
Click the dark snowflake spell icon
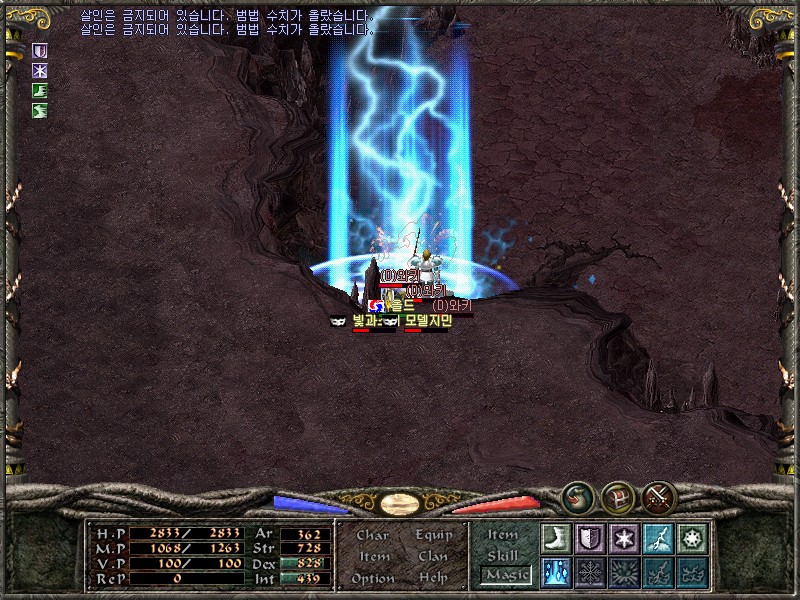click(589, 572)
